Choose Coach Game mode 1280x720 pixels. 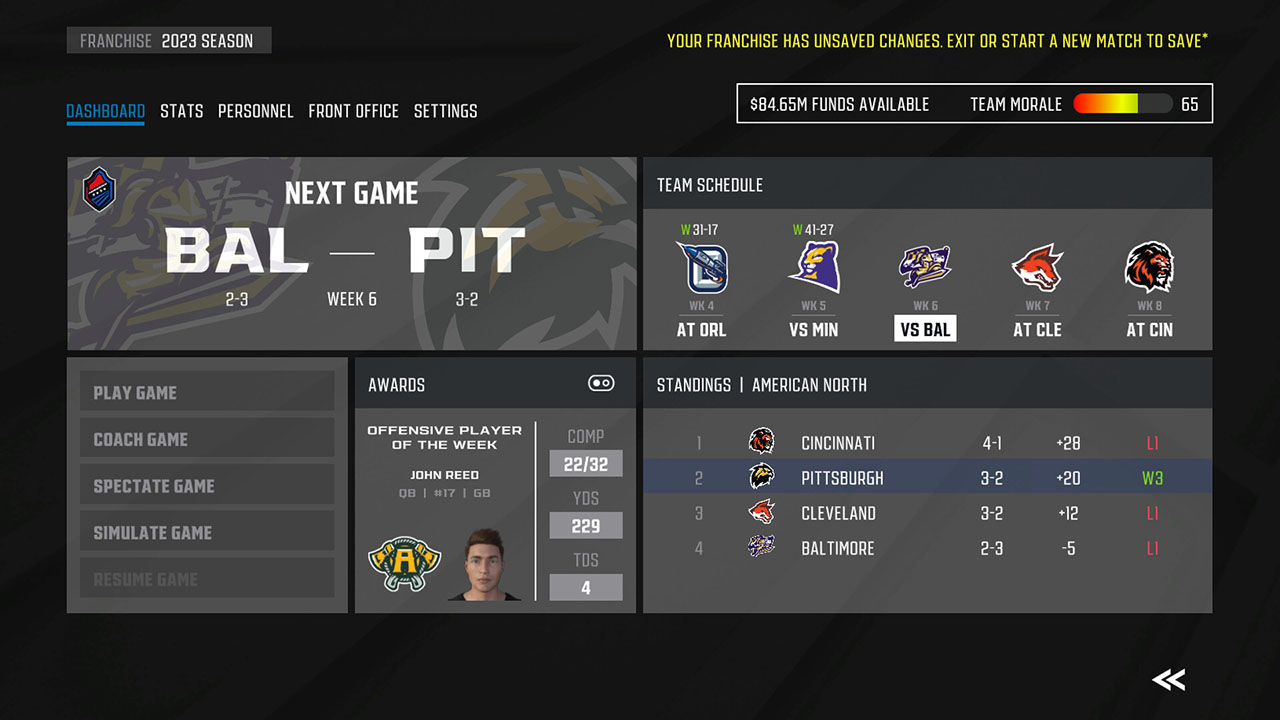(207, 438)
